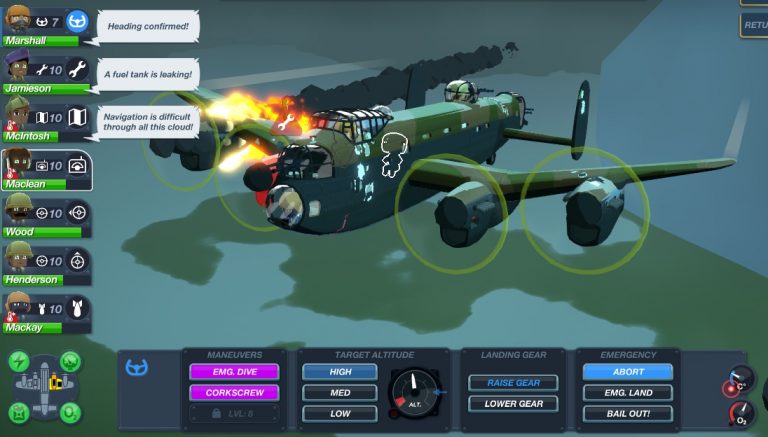The width and height of the screenshot is (768, 437).
Task: Select radio operator Maclean
Action: 46,168
